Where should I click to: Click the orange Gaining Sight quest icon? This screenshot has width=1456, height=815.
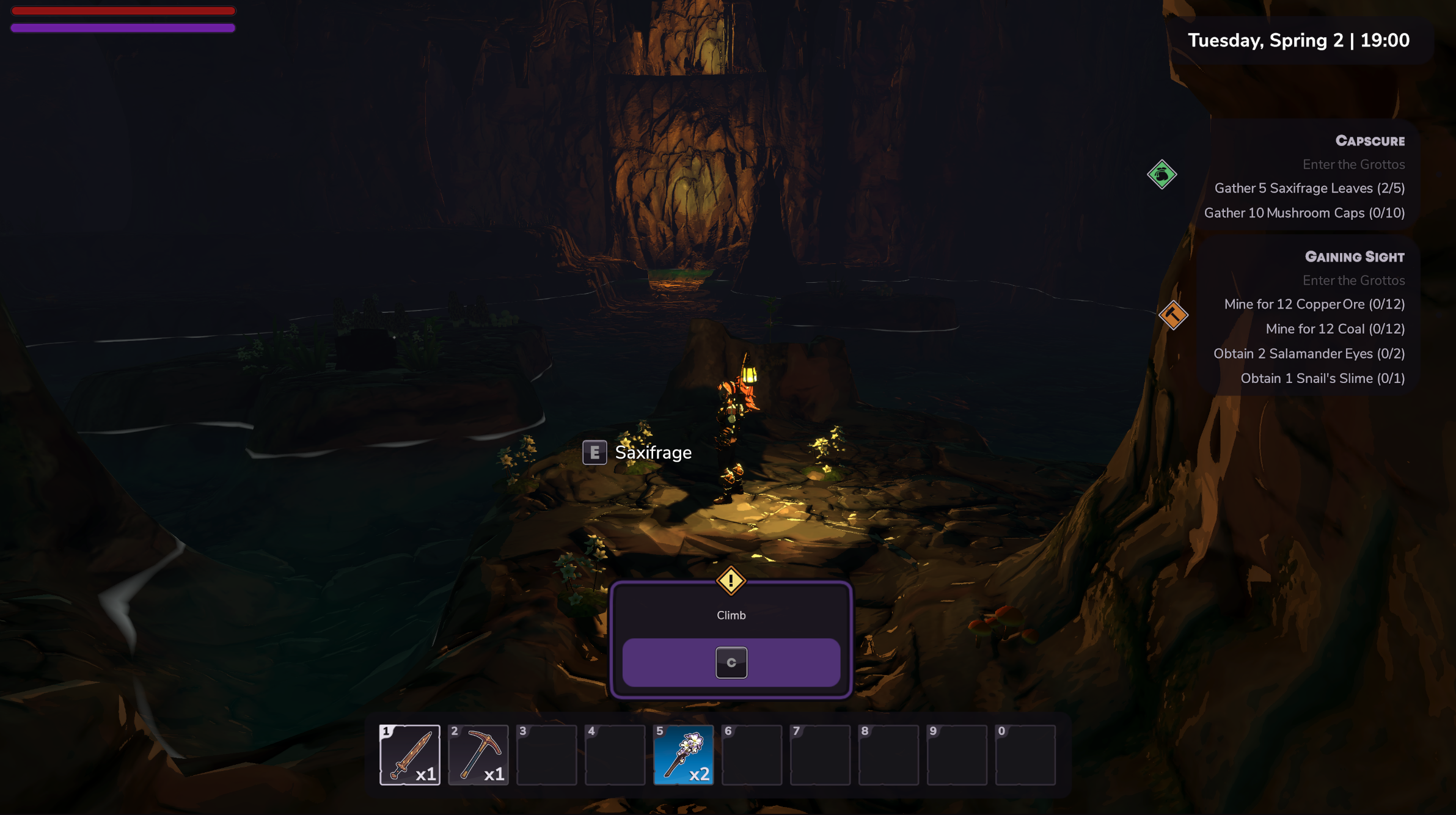coord(1173,315)
